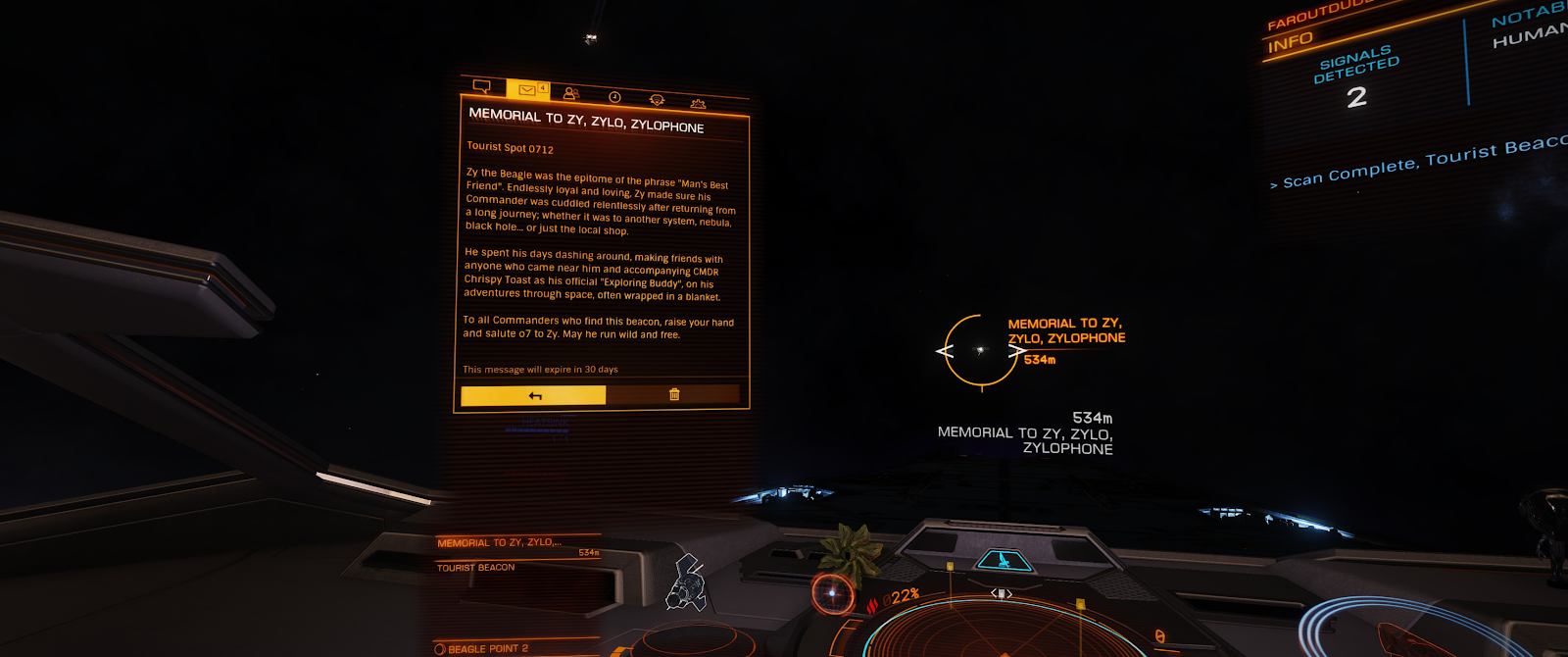The height and width of the screenshot is (657, 1568).
Task: Go back using the return arrow button
Action: [x=534, y=395]
